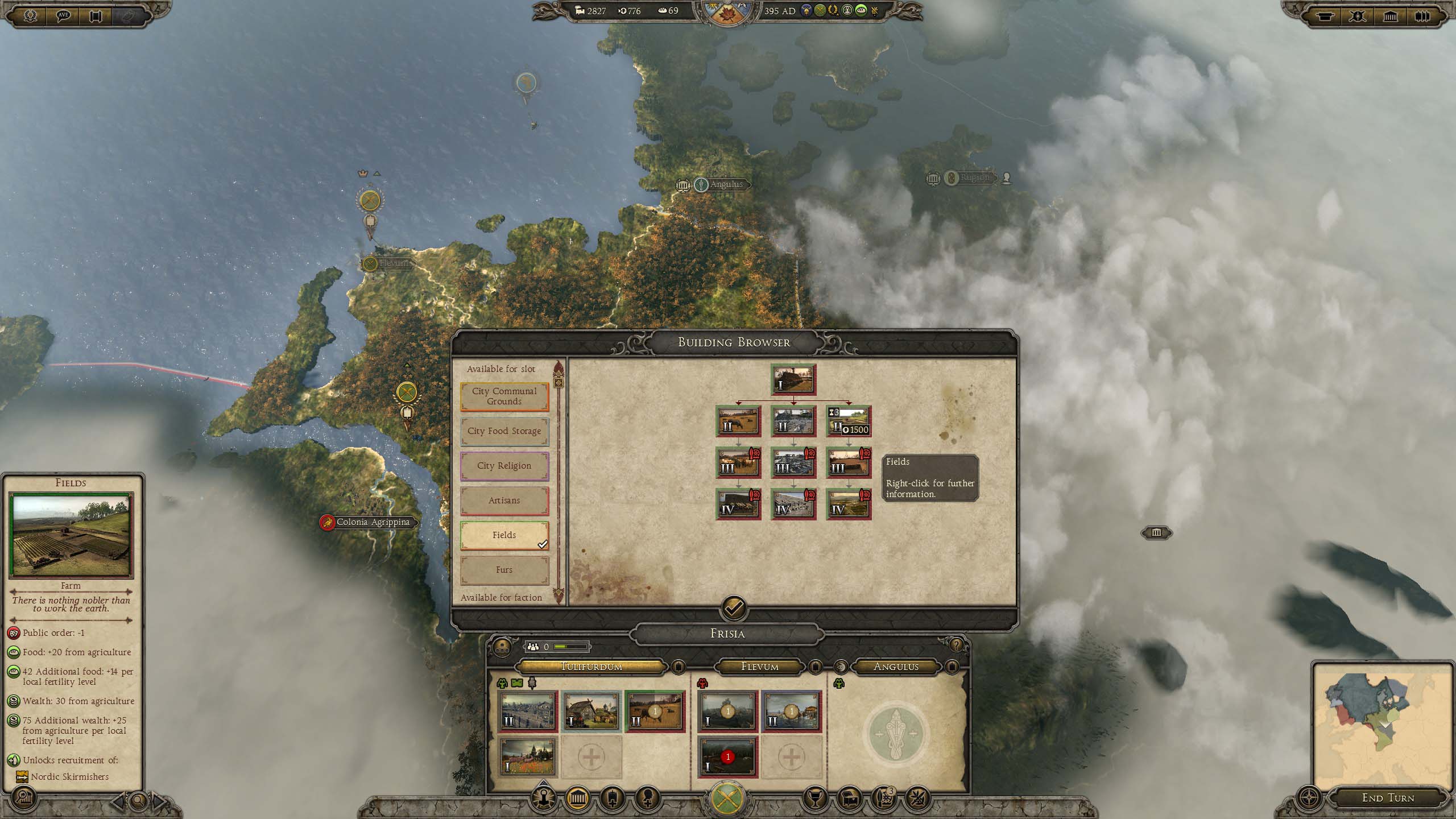Click the Colonia Agrippina settlement label
This screenshot has width=1456, height=819.
tap(373, 522)
